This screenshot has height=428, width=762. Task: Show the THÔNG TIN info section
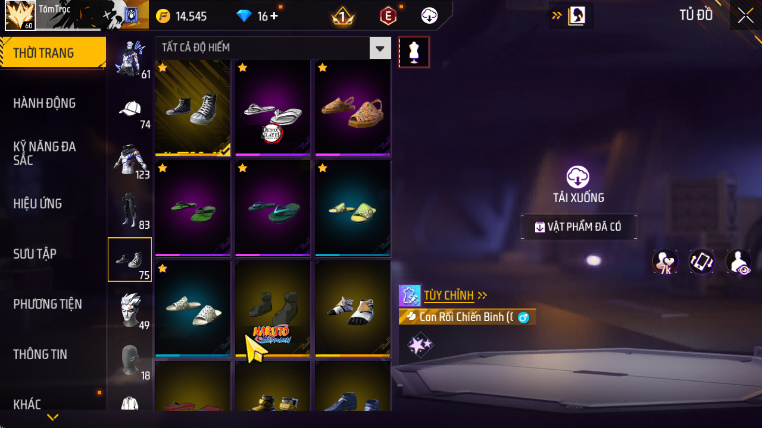click(x=41, y=354)
